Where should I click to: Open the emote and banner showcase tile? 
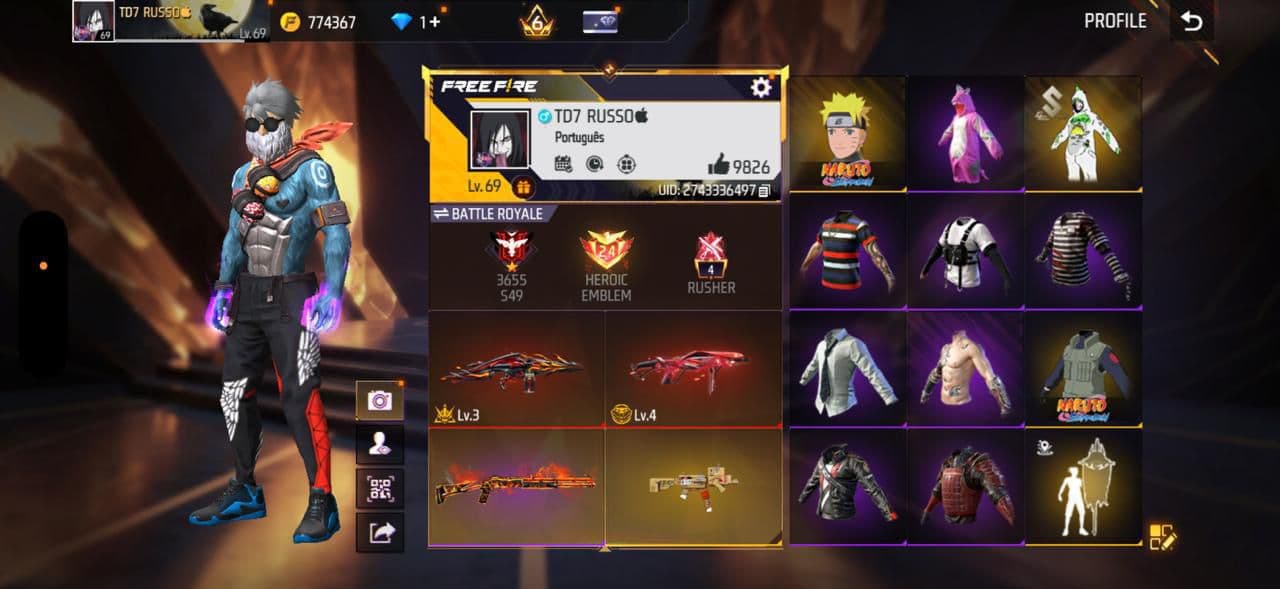pyautogui.click(x=1083, y=487)
